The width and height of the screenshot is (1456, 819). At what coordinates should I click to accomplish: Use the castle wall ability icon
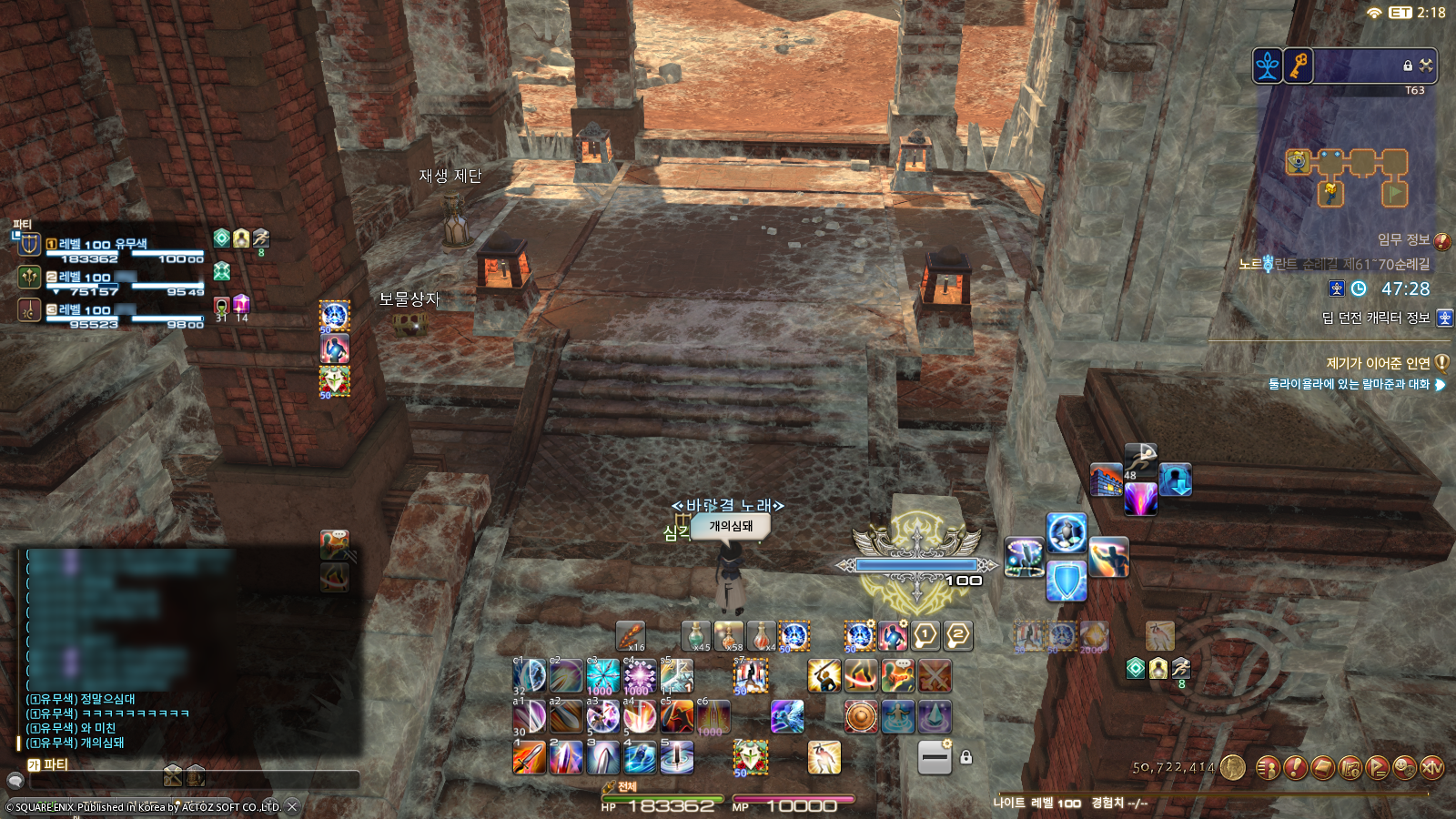[1106, 480]
